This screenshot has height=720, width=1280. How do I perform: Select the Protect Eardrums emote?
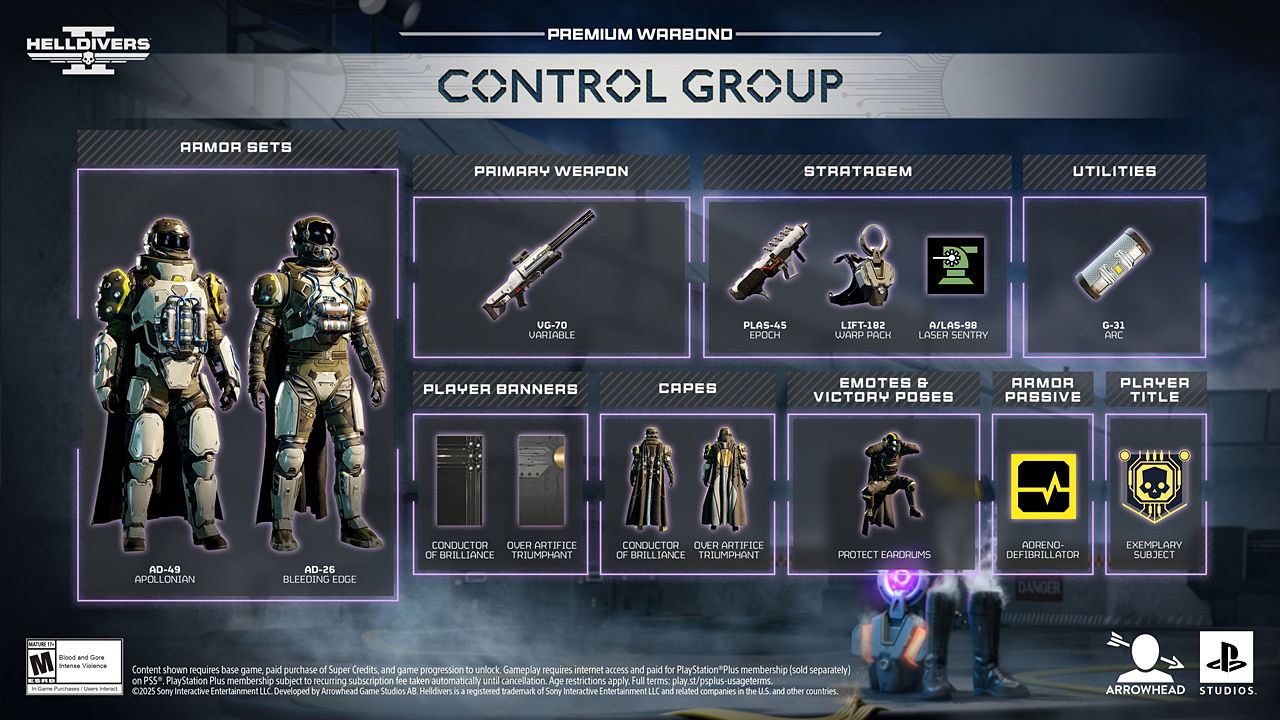coord(882,483)
